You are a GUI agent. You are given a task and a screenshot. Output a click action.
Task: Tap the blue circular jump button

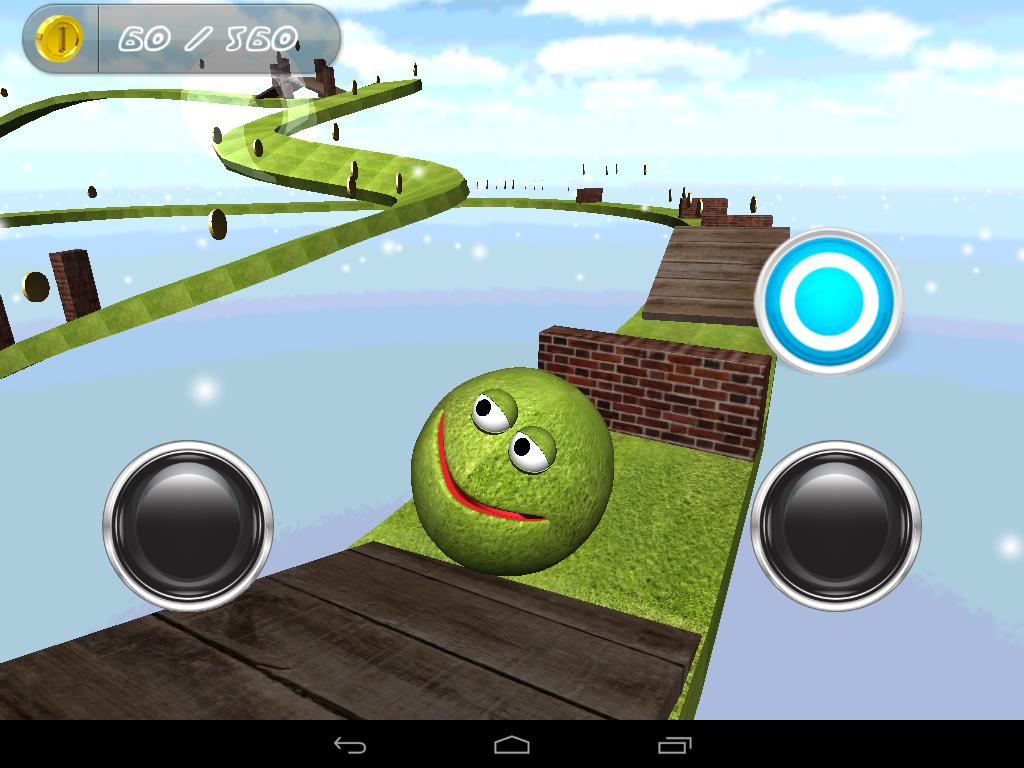pos(828,301)
